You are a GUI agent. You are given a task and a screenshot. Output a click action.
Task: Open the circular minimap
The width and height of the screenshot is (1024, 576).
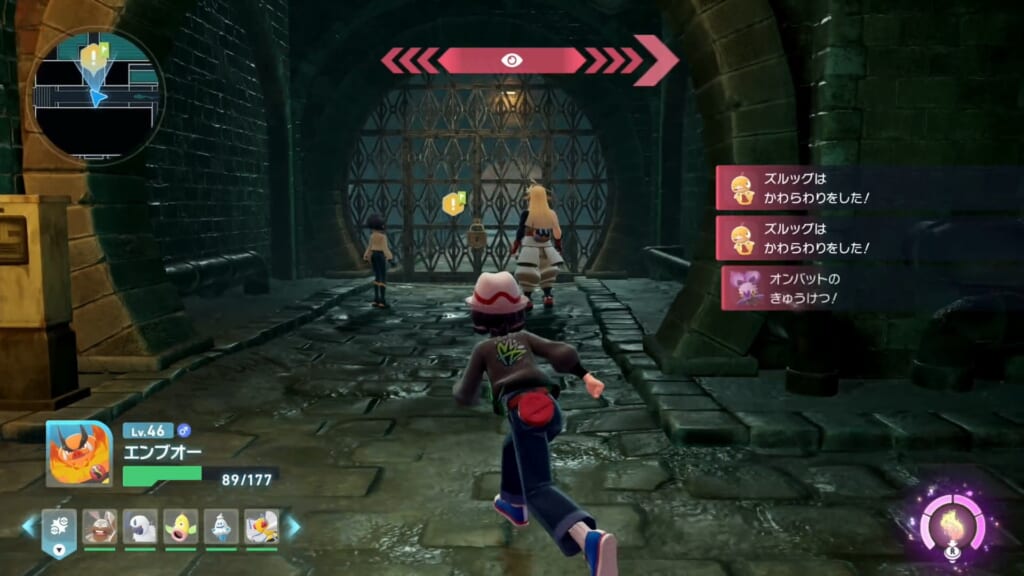96,97
